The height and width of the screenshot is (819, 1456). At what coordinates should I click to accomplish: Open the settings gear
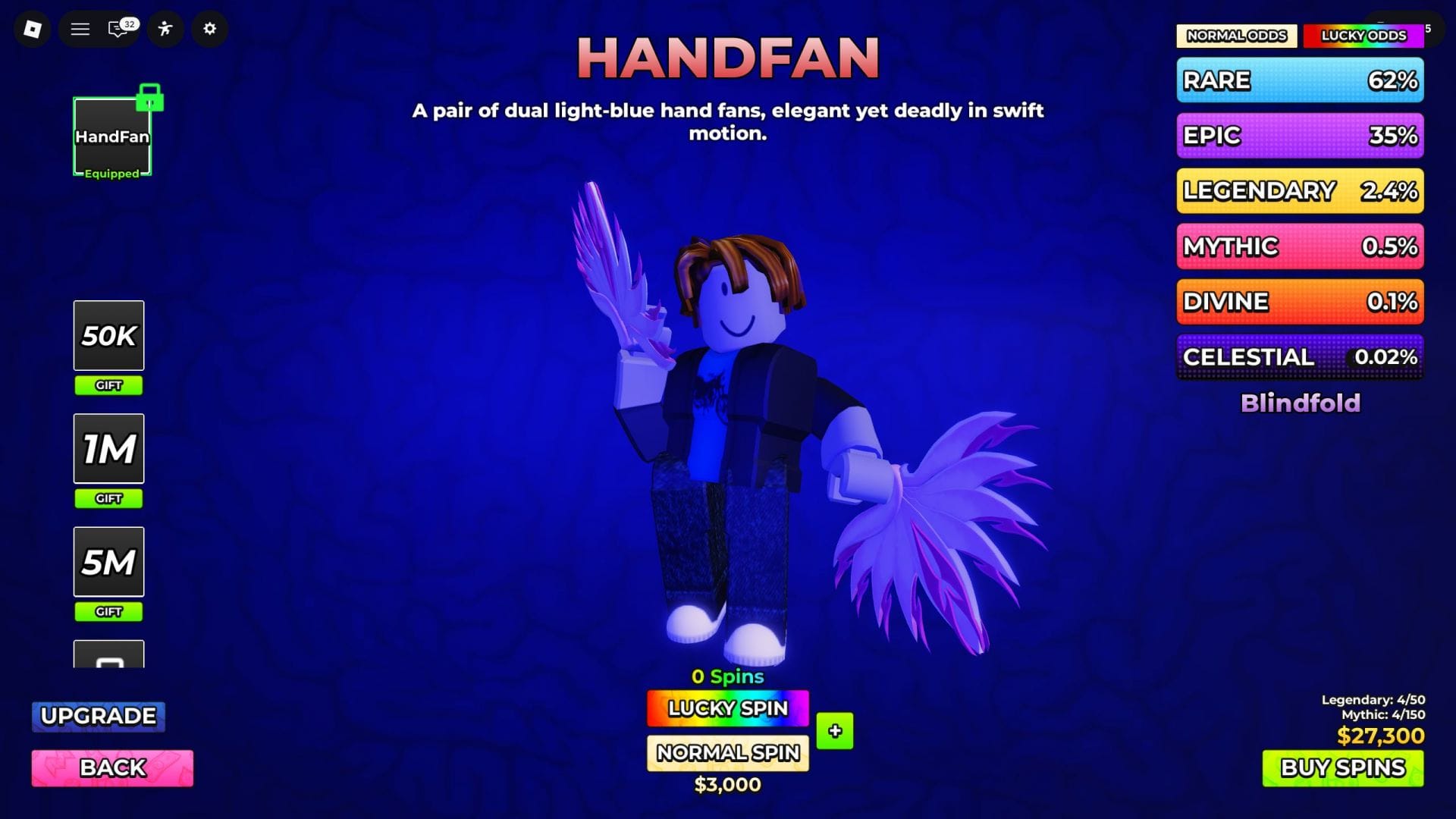(x=209, y=29)
